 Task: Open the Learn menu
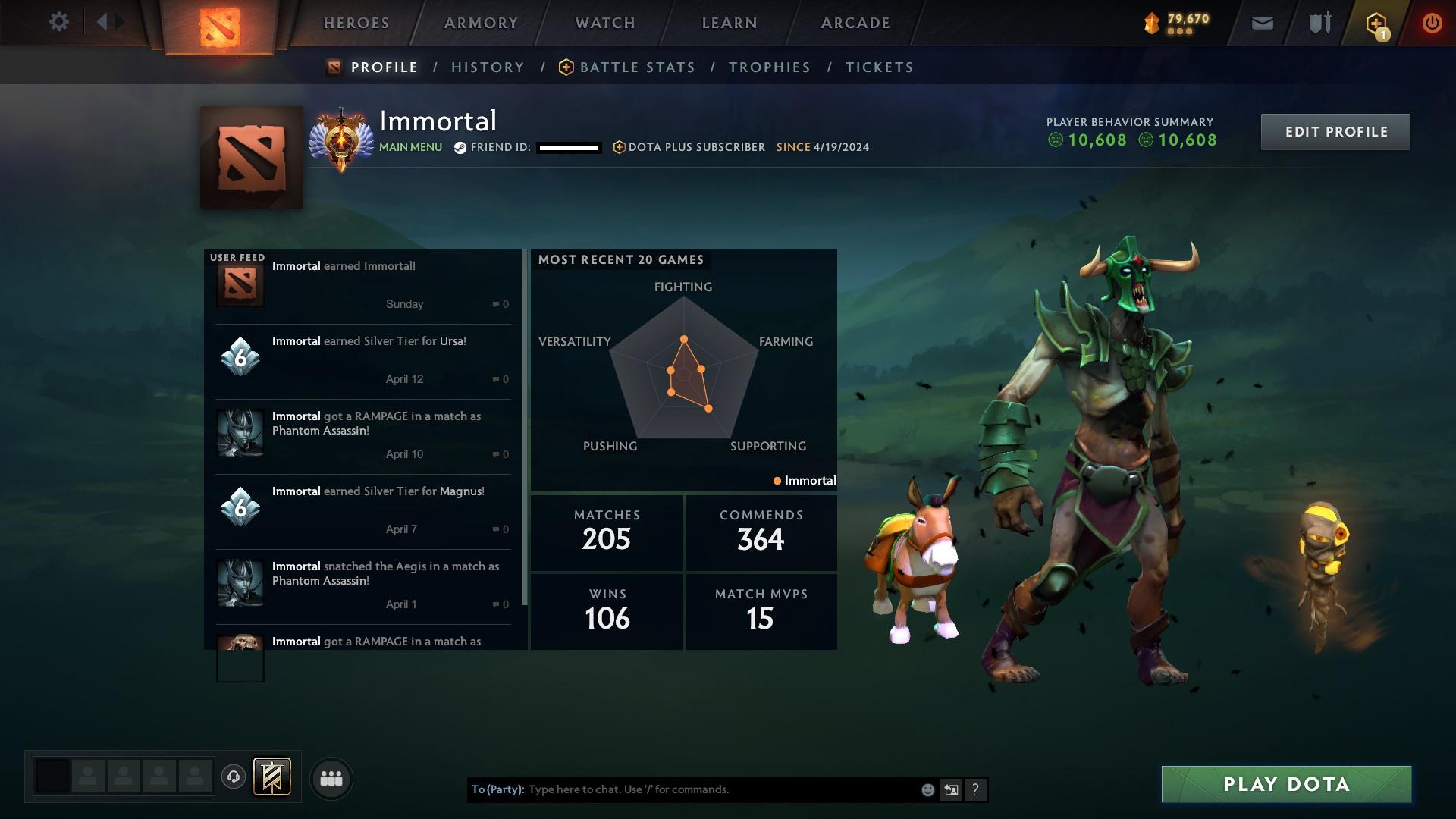pyautogui.click(x=728, y=23)
